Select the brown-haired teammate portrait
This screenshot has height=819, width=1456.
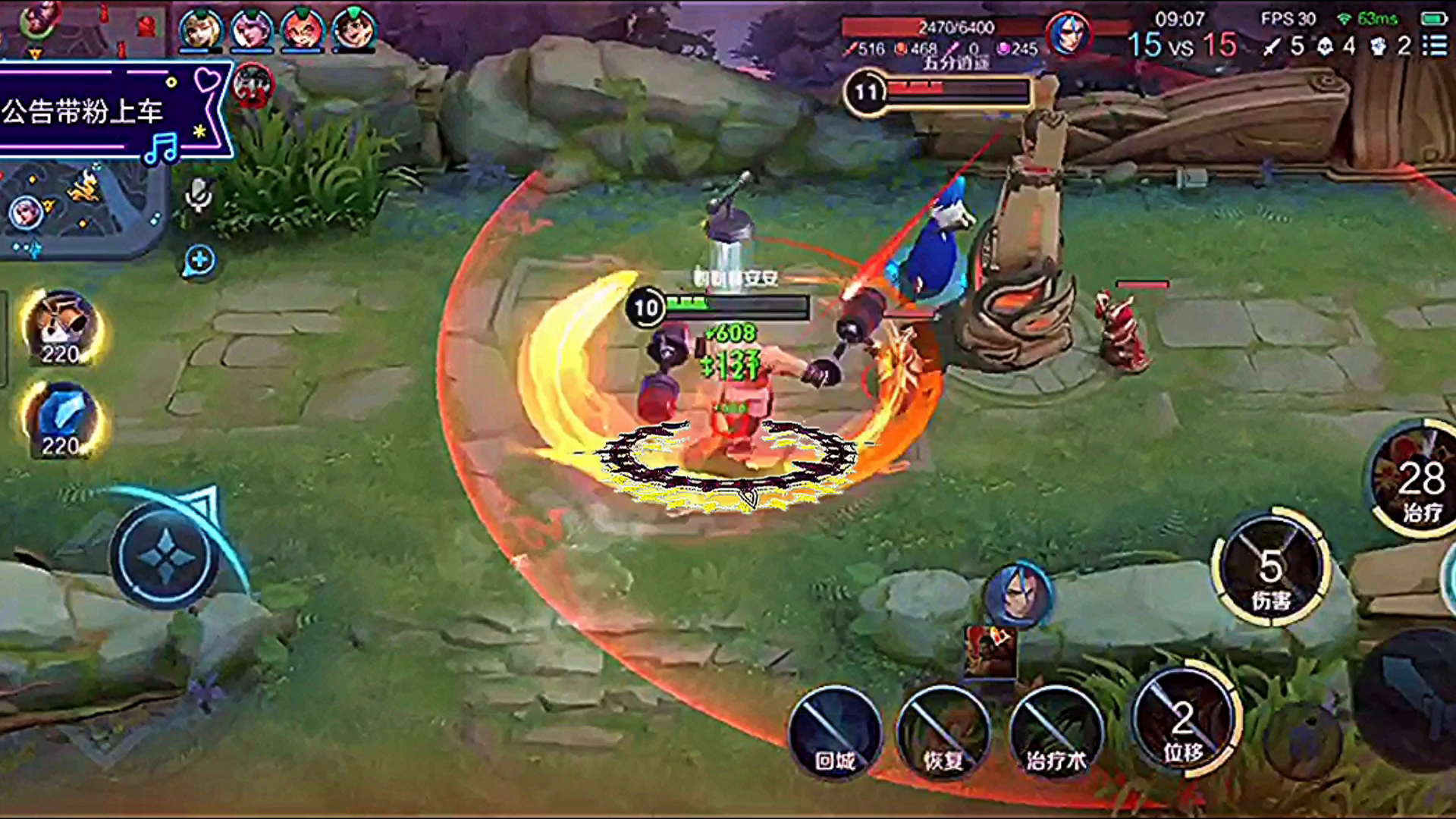pos(353,29)
